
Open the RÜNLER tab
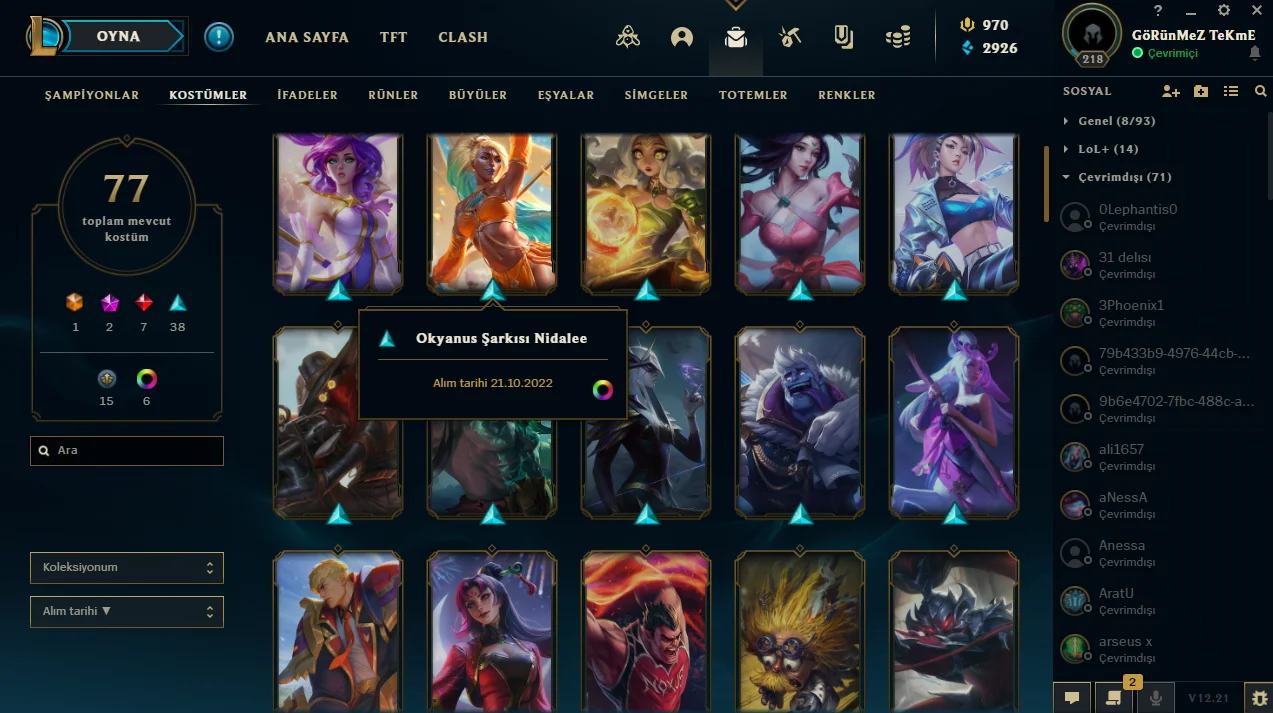click(x=393, y=95)
